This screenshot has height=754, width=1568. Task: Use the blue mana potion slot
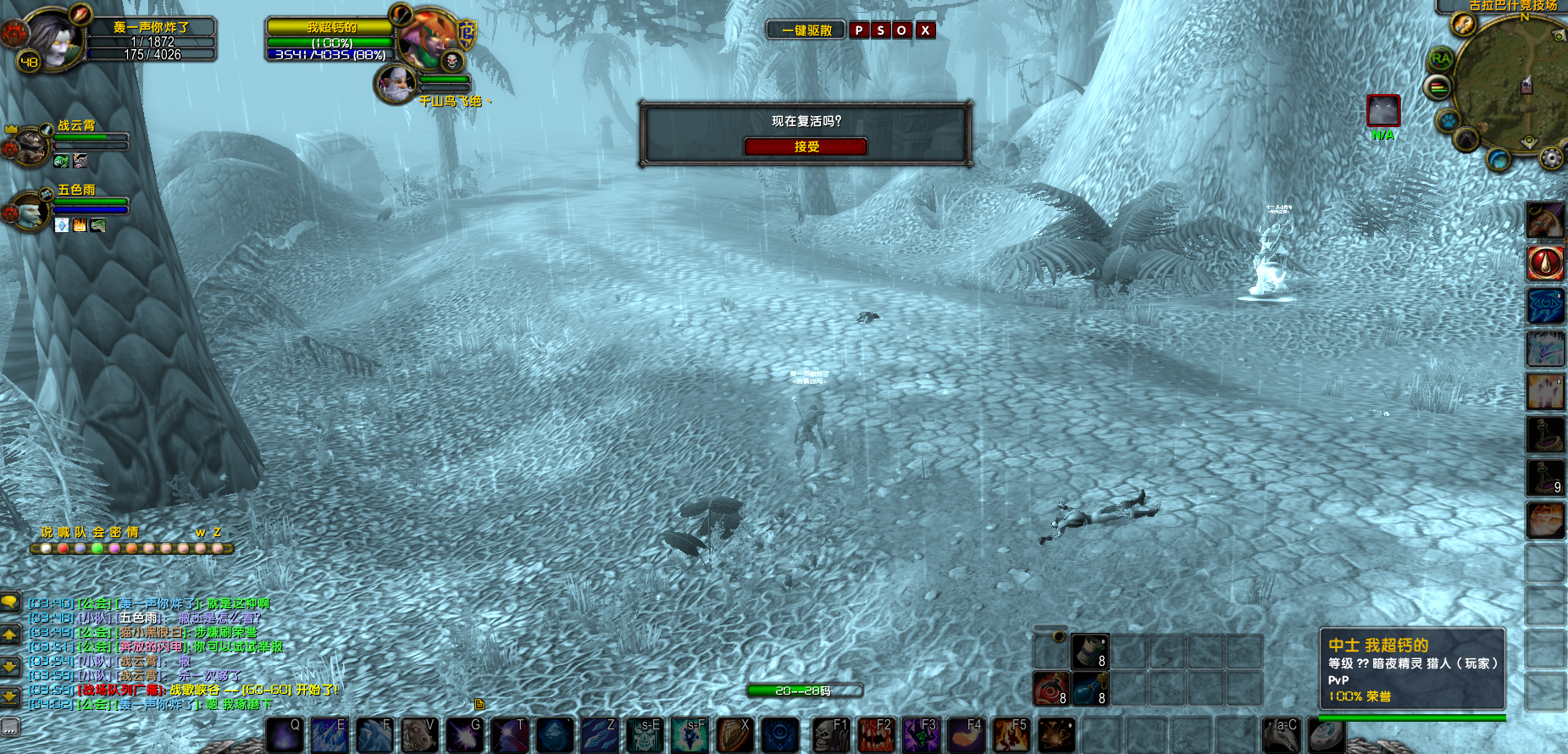(1090, 688)
